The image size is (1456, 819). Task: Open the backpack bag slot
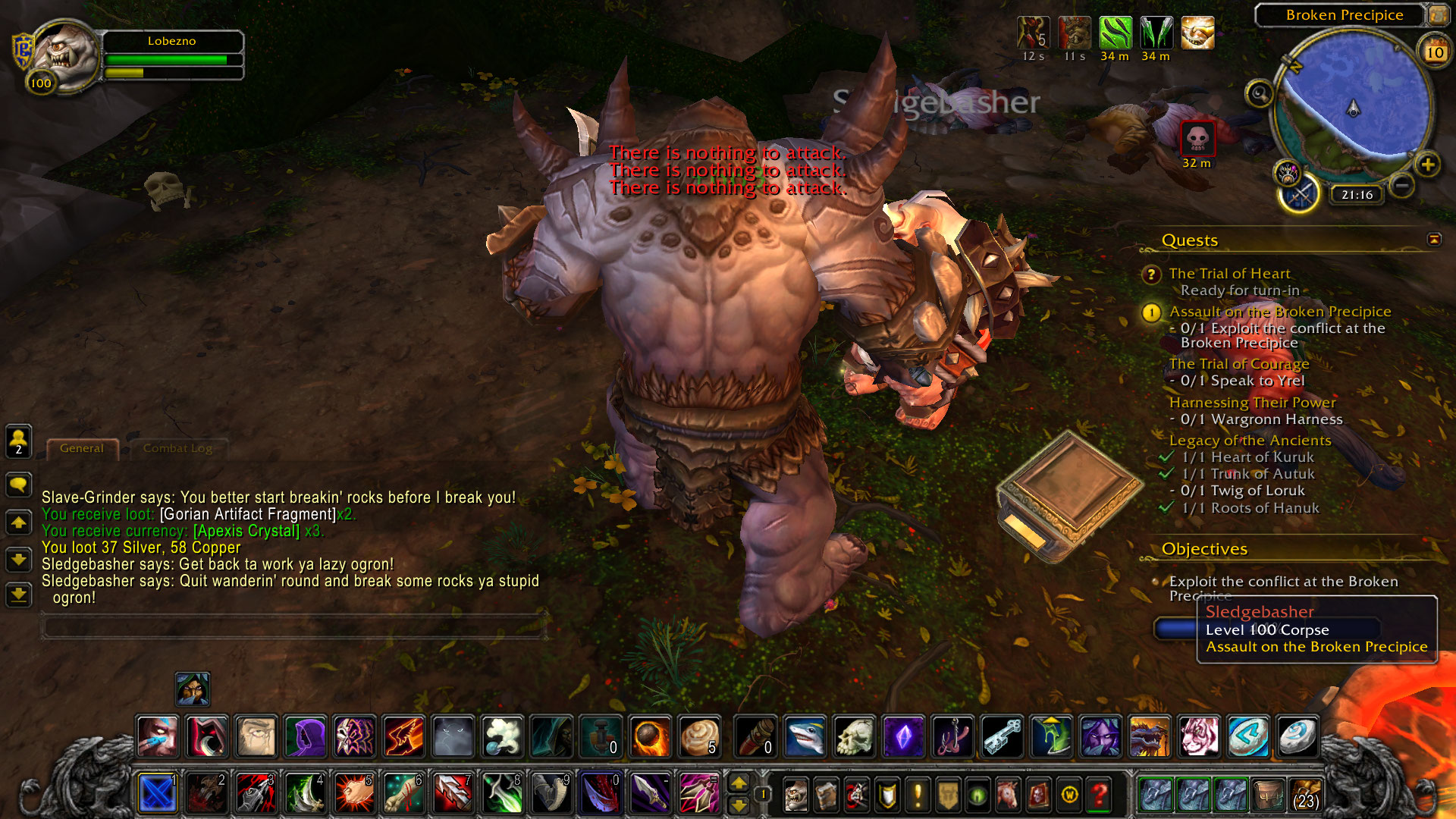point(1306,795)
